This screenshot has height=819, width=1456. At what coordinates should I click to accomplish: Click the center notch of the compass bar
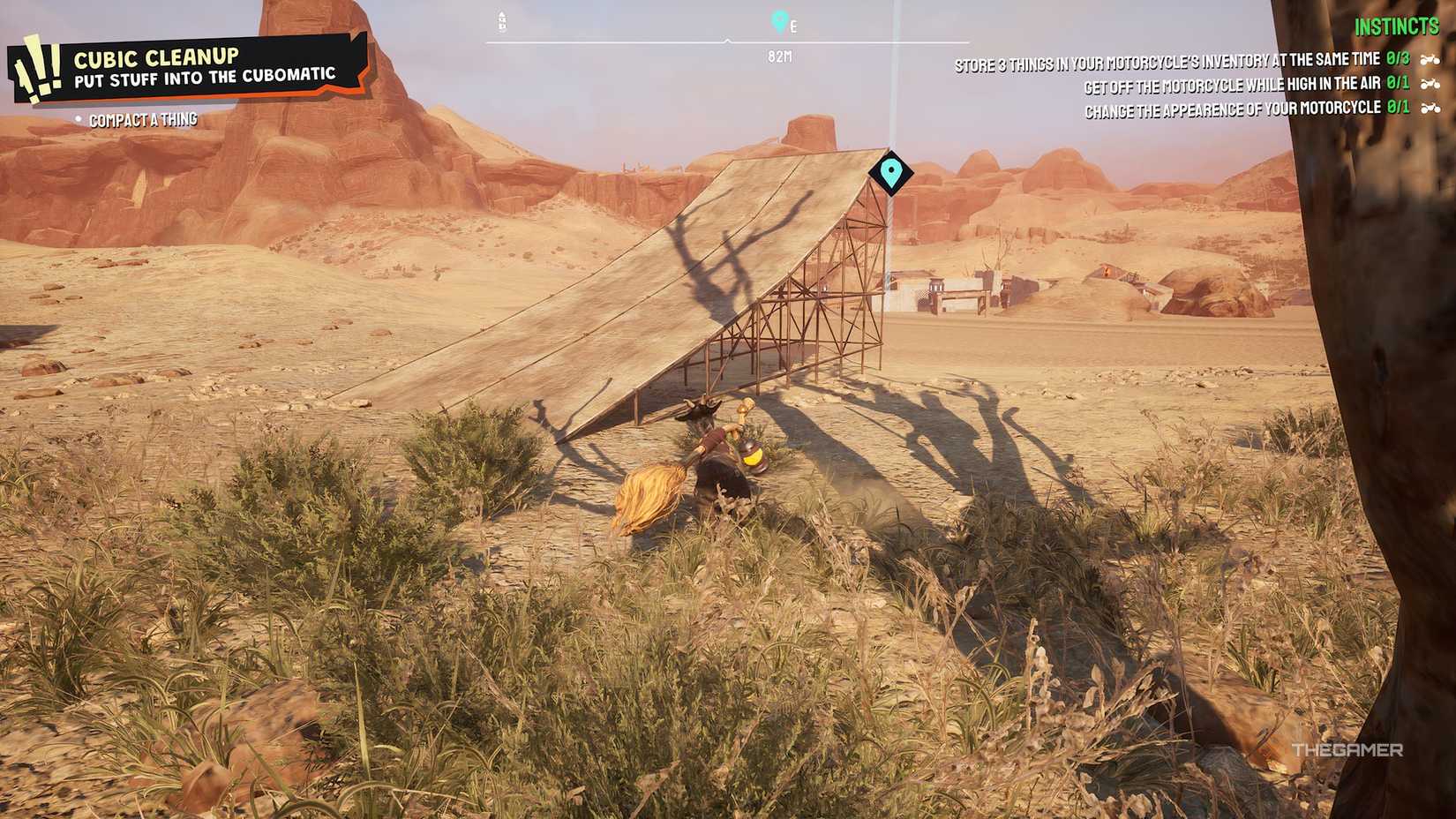[728, 39]
